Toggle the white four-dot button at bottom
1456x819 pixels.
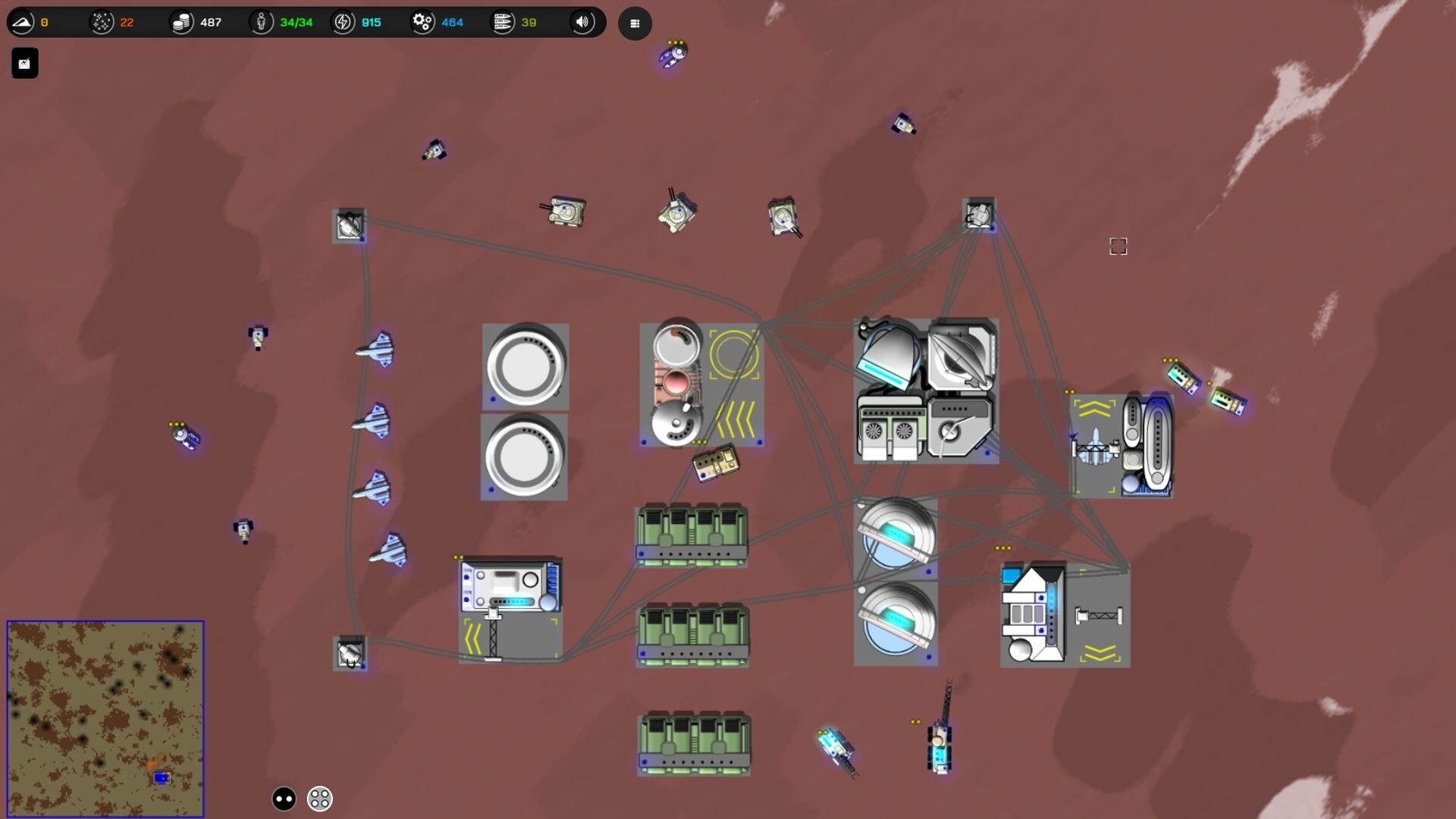tap(319, 798)
